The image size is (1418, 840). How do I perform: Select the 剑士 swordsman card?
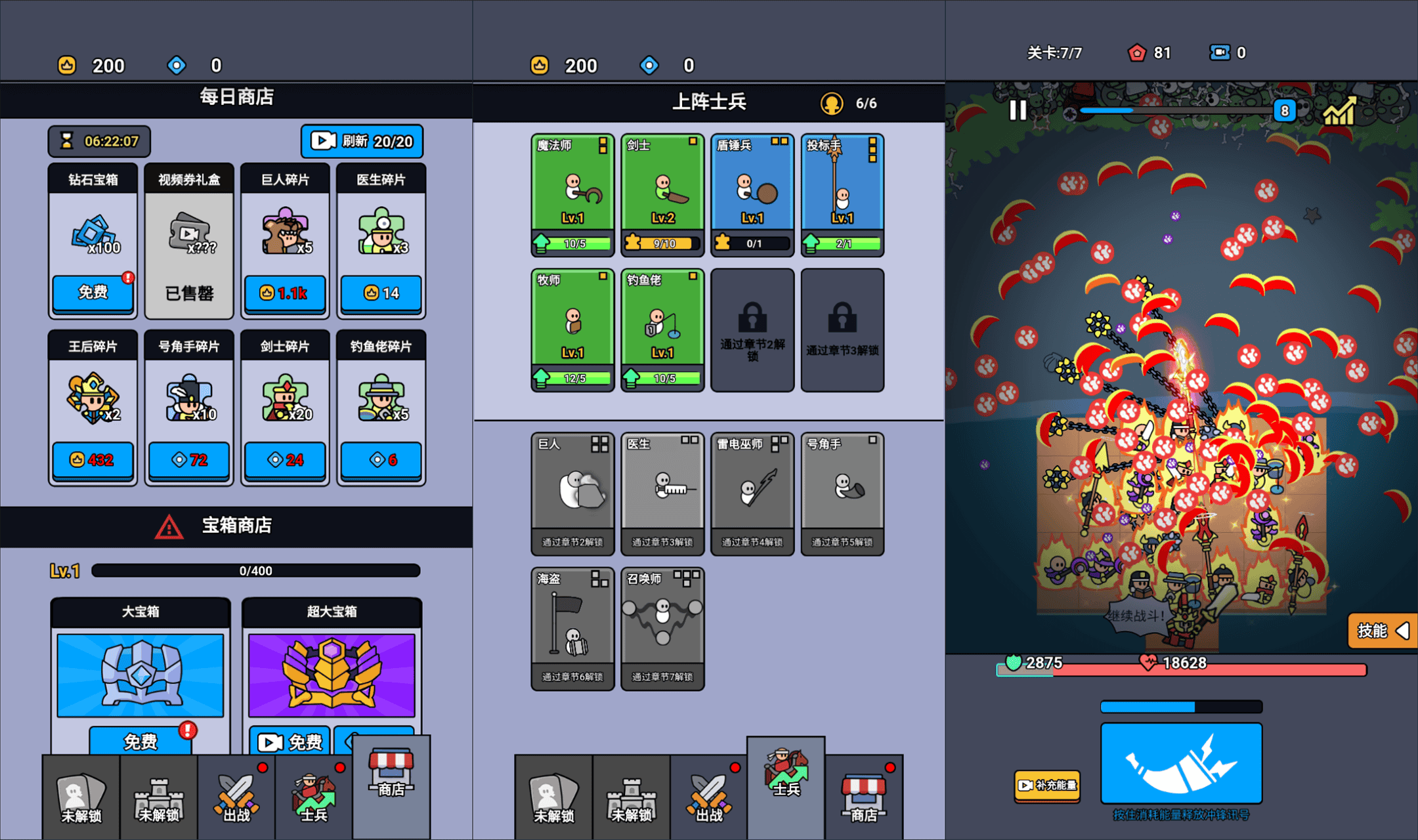[662, 194]
